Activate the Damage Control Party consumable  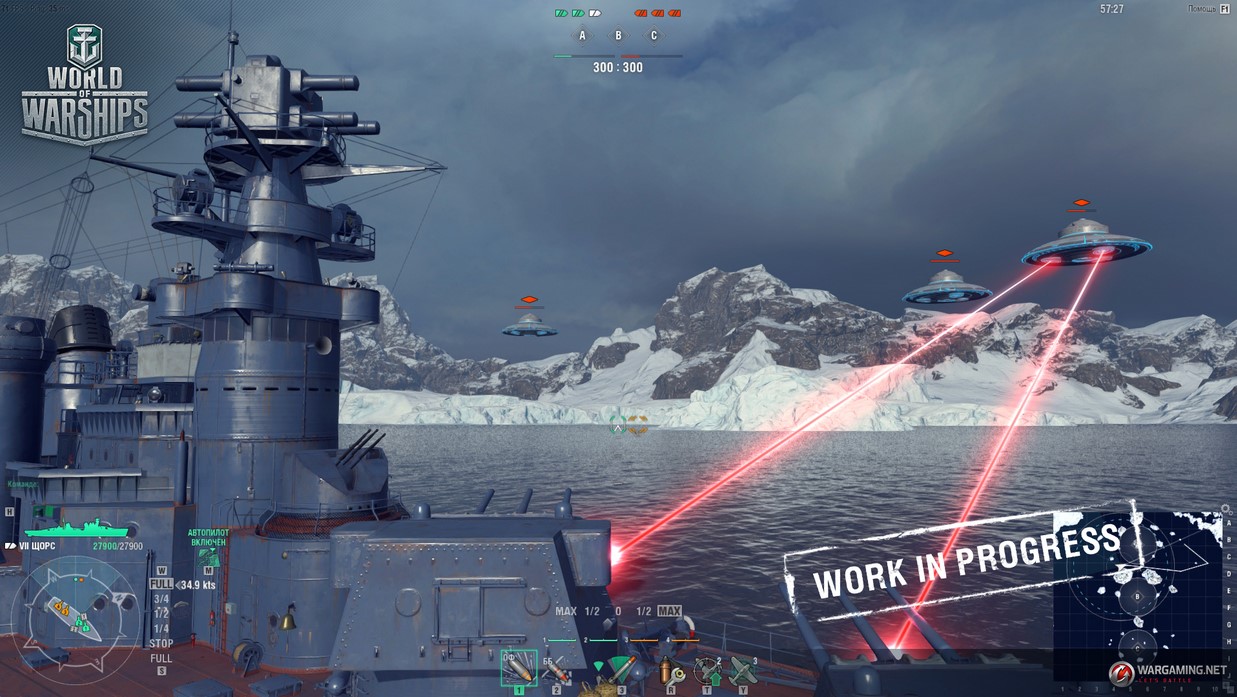669,669
